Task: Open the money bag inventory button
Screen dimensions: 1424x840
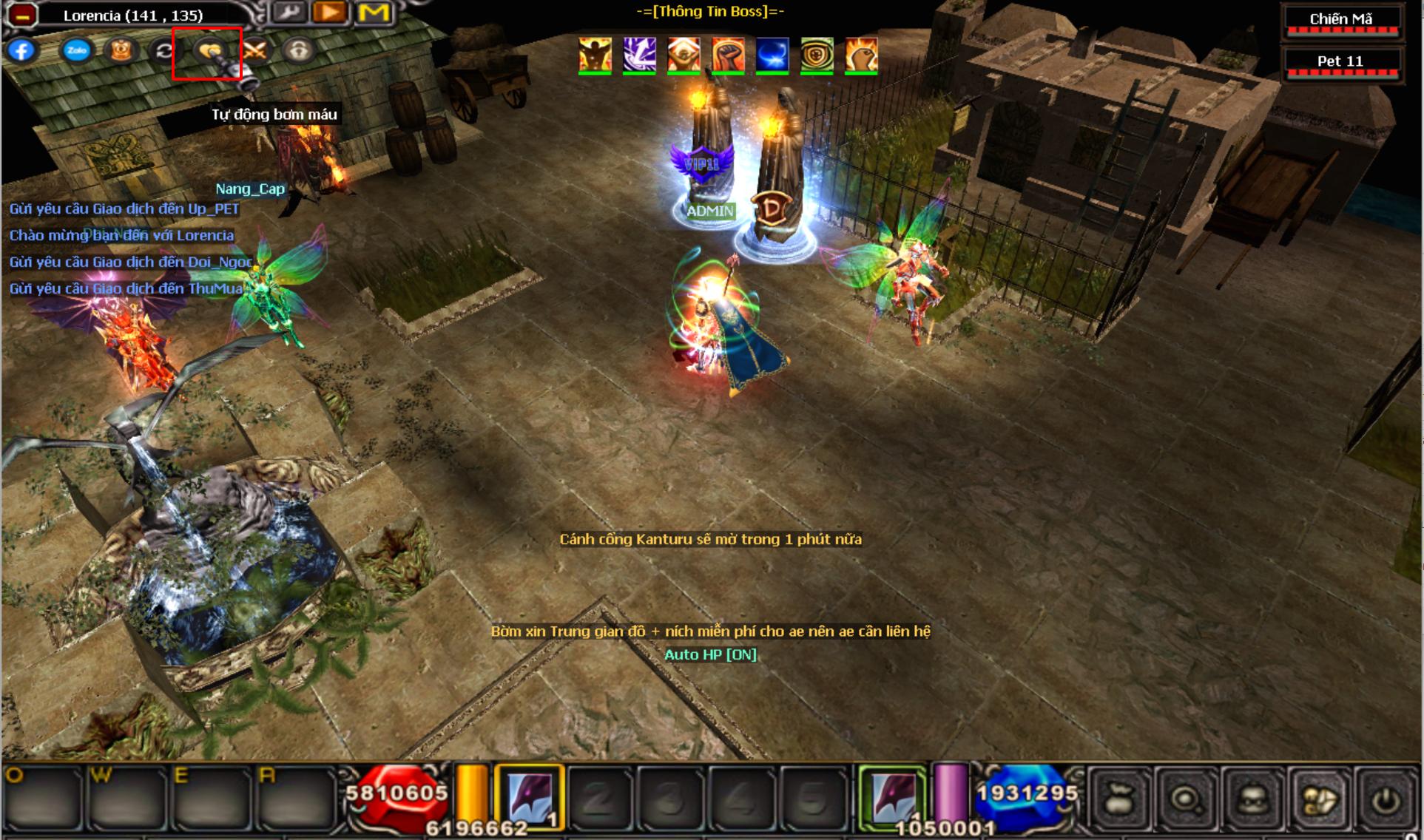Action: click(x=1119, y=799)
